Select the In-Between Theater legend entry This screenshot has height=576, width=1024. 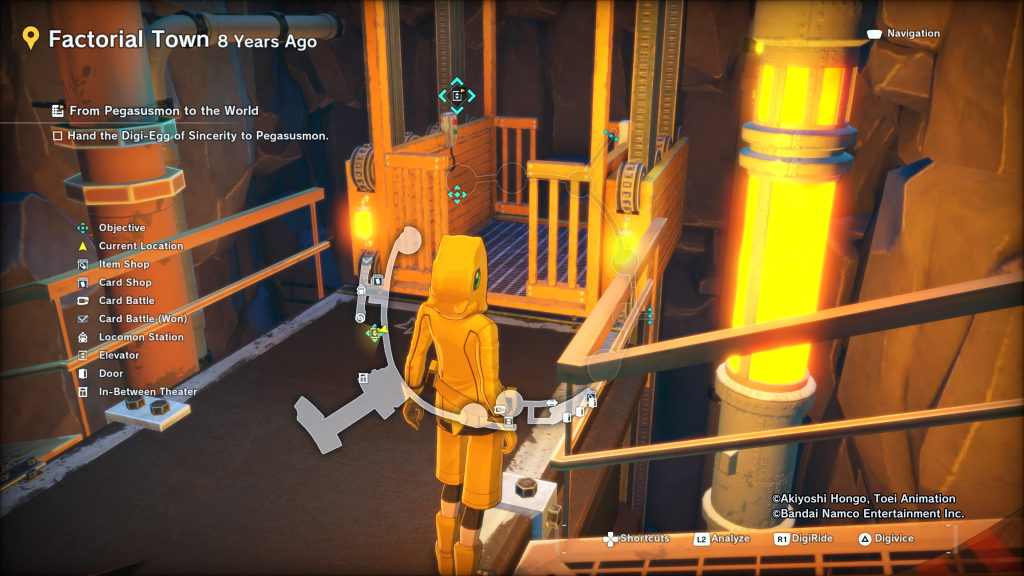click(x=147, y=392)
